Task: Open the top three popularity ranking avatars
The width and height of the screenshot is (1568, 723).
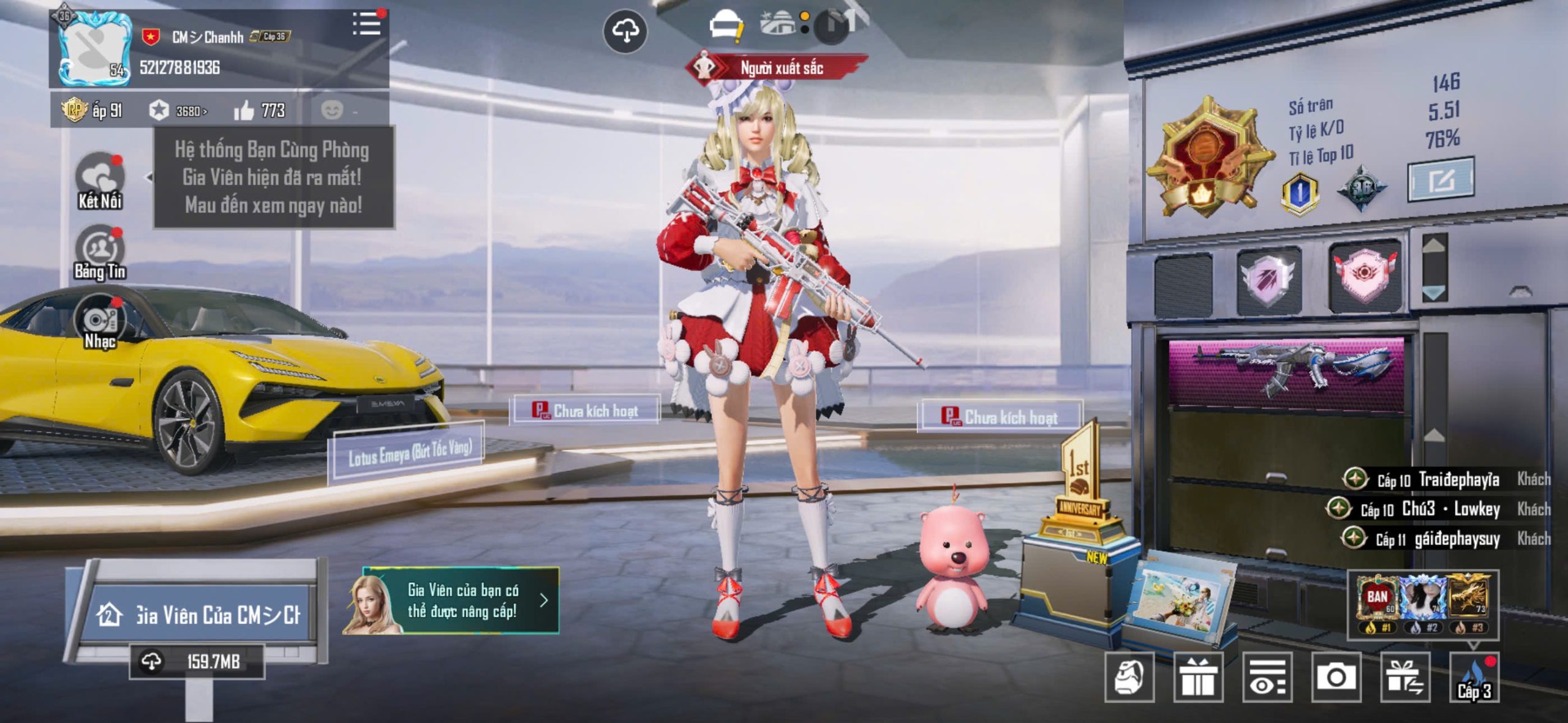Action: (x=1423, y=603)
